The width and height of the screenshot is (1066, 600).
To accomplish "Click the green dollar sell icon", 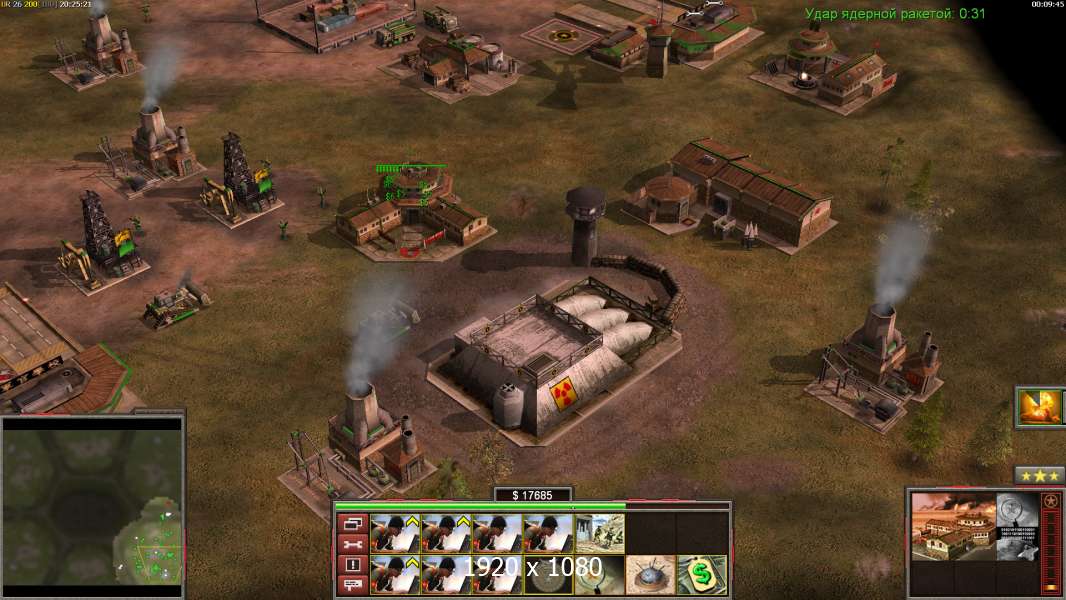I will pyautogui.click(x=702, y=574).
